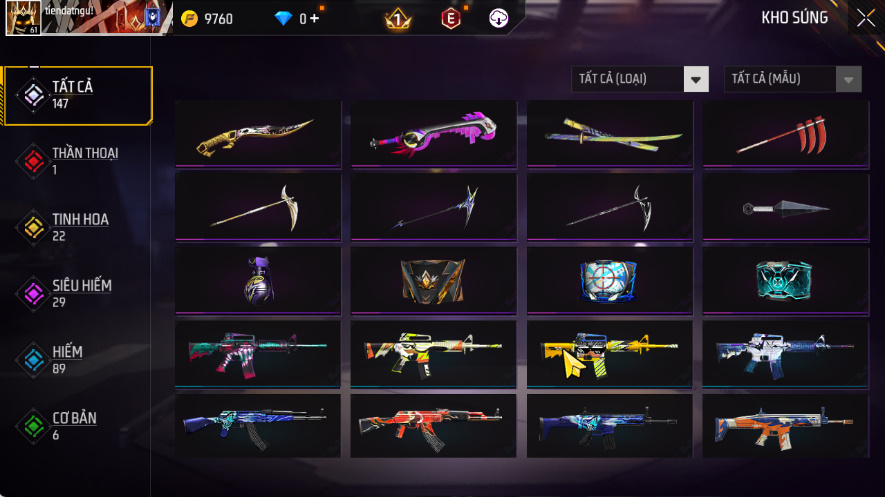Pick the red three-claw weapon skin
Image resolution: width=885 pixels, height=497 pixels.
tap(787, 132)
